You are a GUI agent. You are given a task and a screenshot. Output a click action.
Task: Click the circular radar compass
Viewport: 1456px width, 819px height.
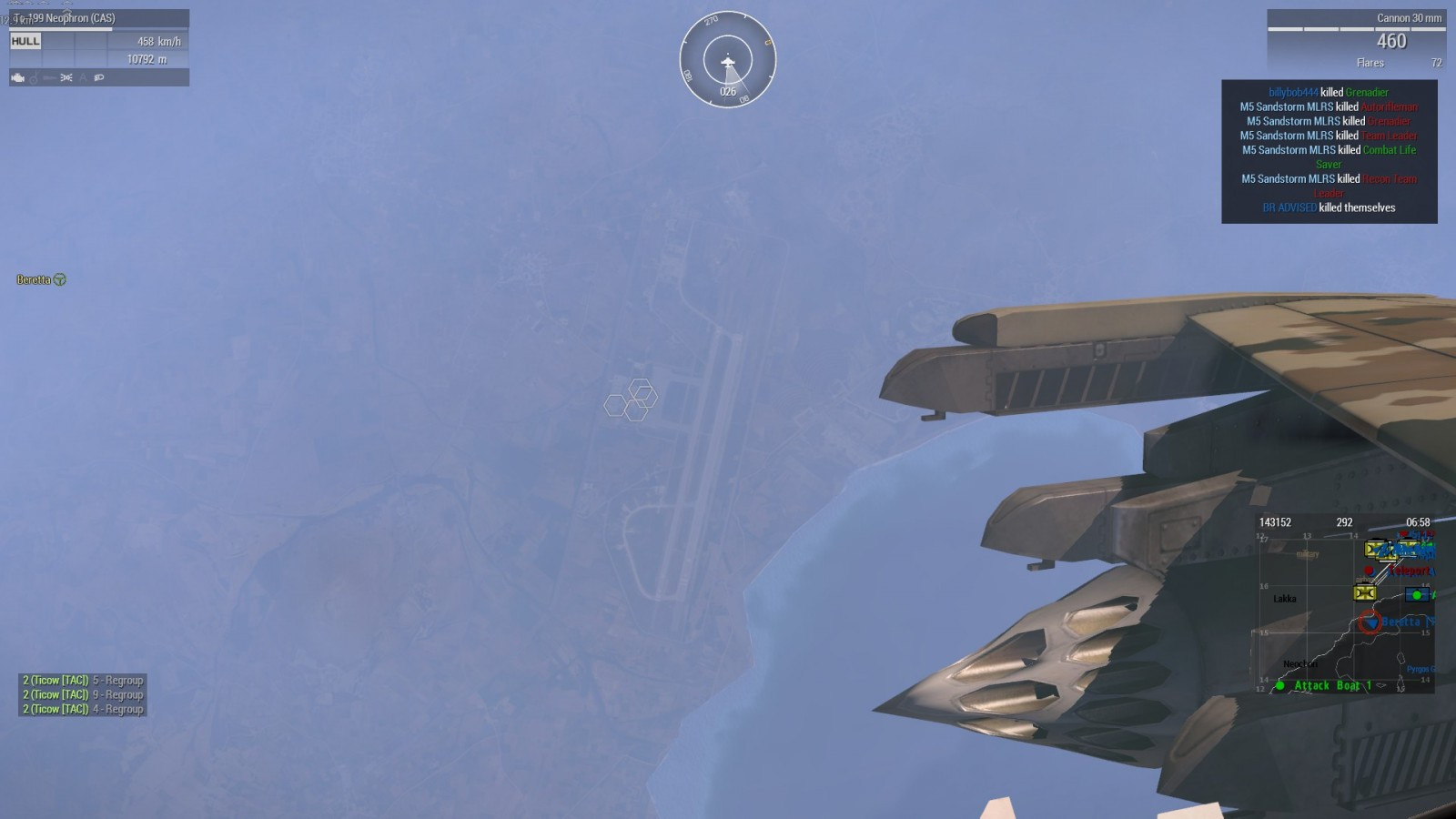[x=728, y=59]
